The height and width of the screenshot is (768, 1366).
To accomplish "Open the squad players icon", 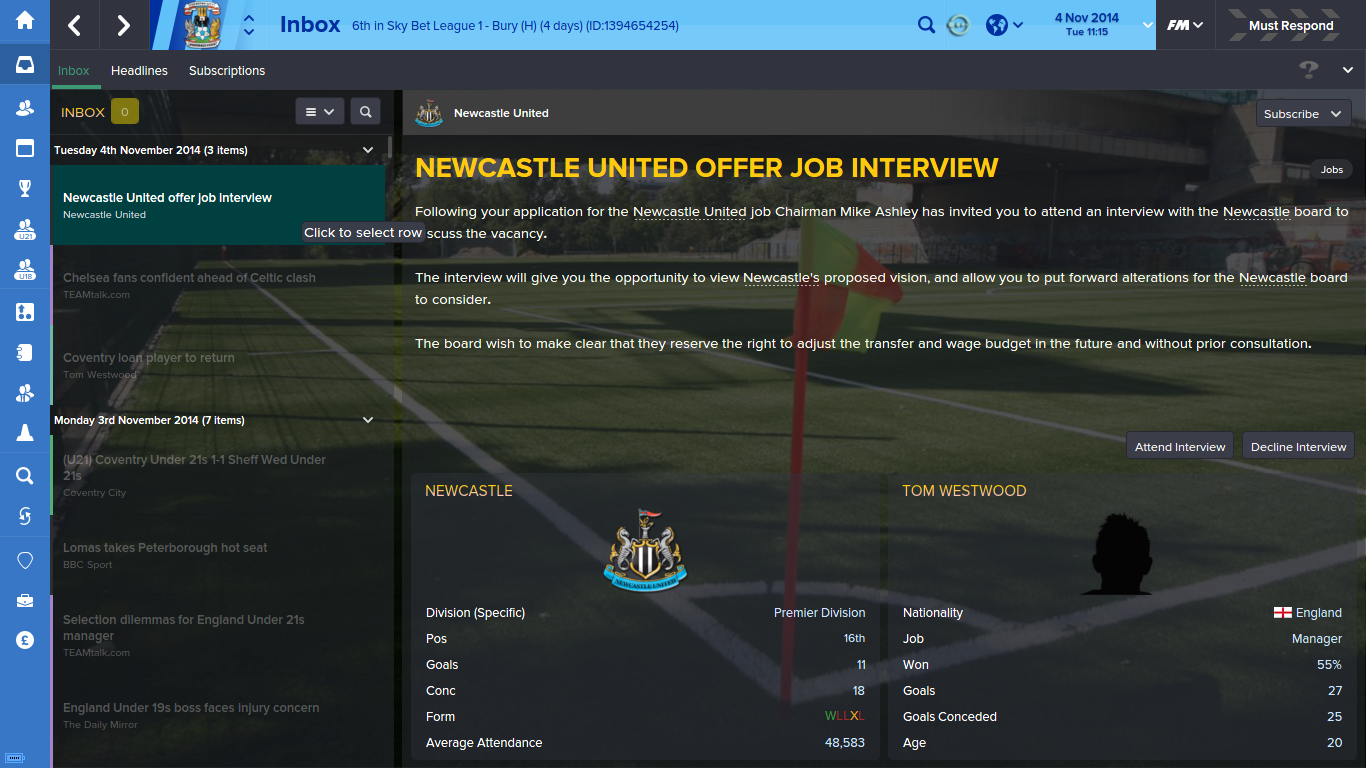I will click(x=24, y=107).
